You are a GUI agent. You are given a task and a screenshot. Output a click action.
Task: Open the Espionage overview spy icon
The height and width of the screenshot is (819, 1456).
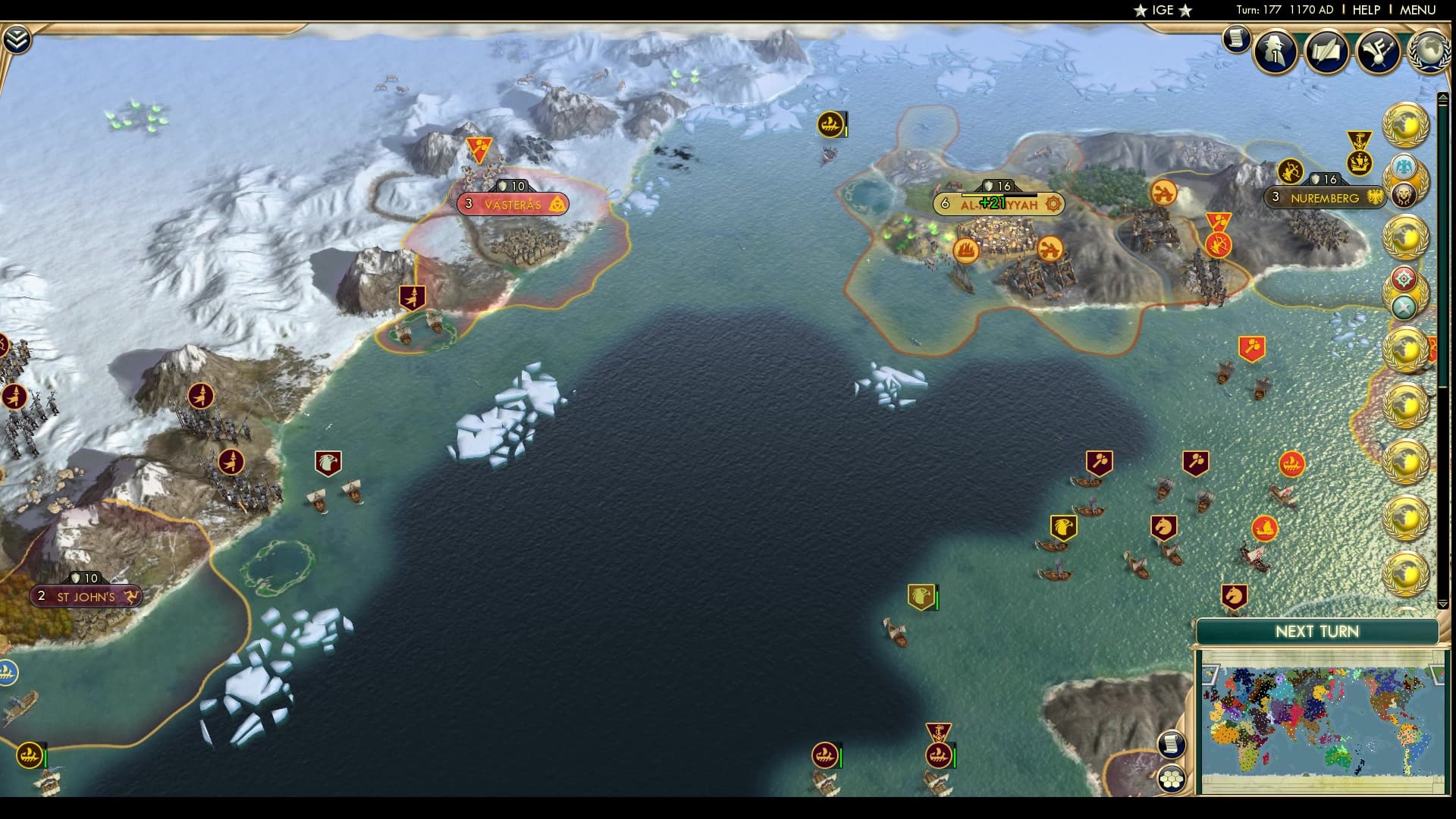coord(1272,51)
